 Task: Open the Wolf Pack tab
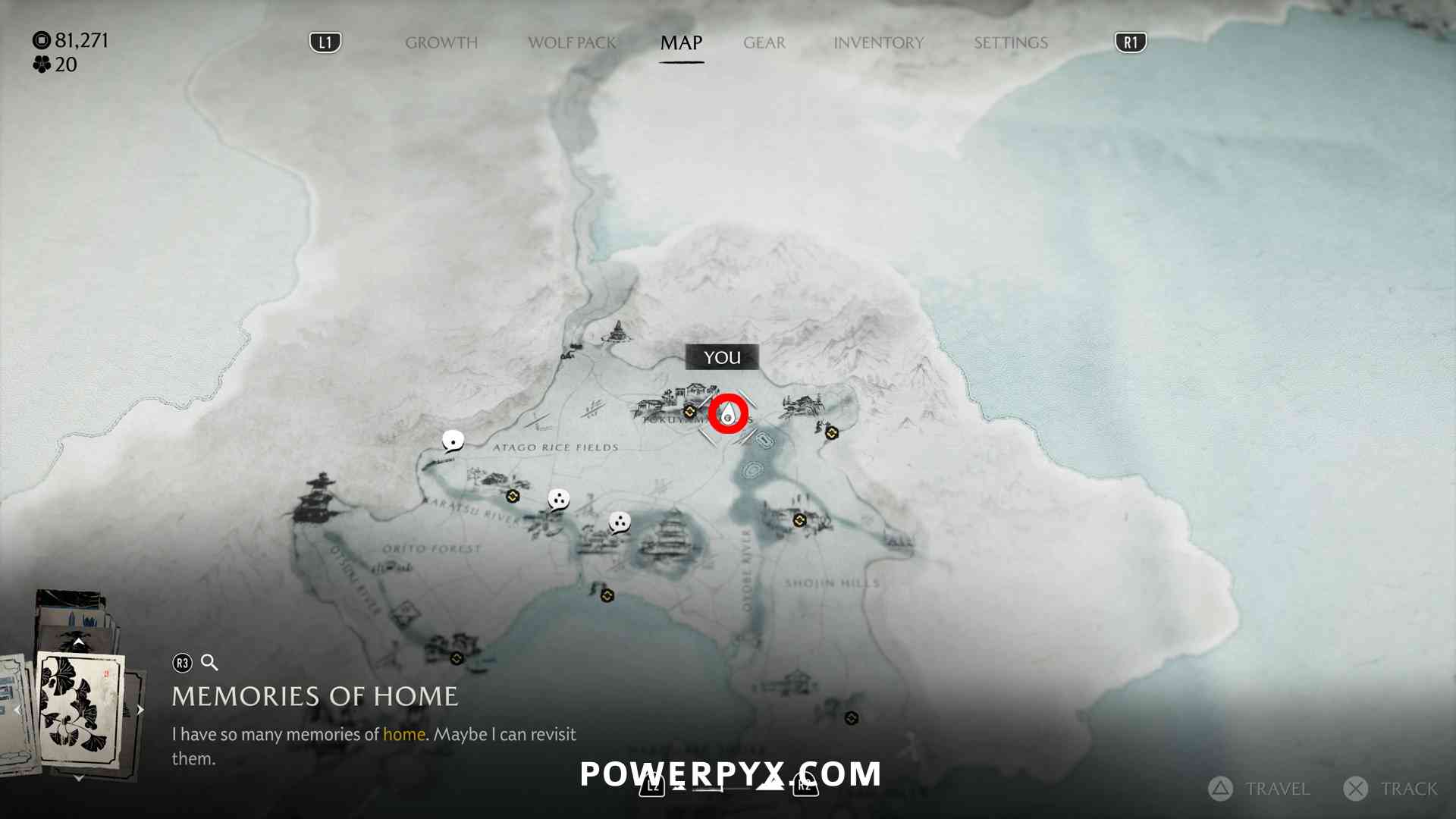pos(572,42)
